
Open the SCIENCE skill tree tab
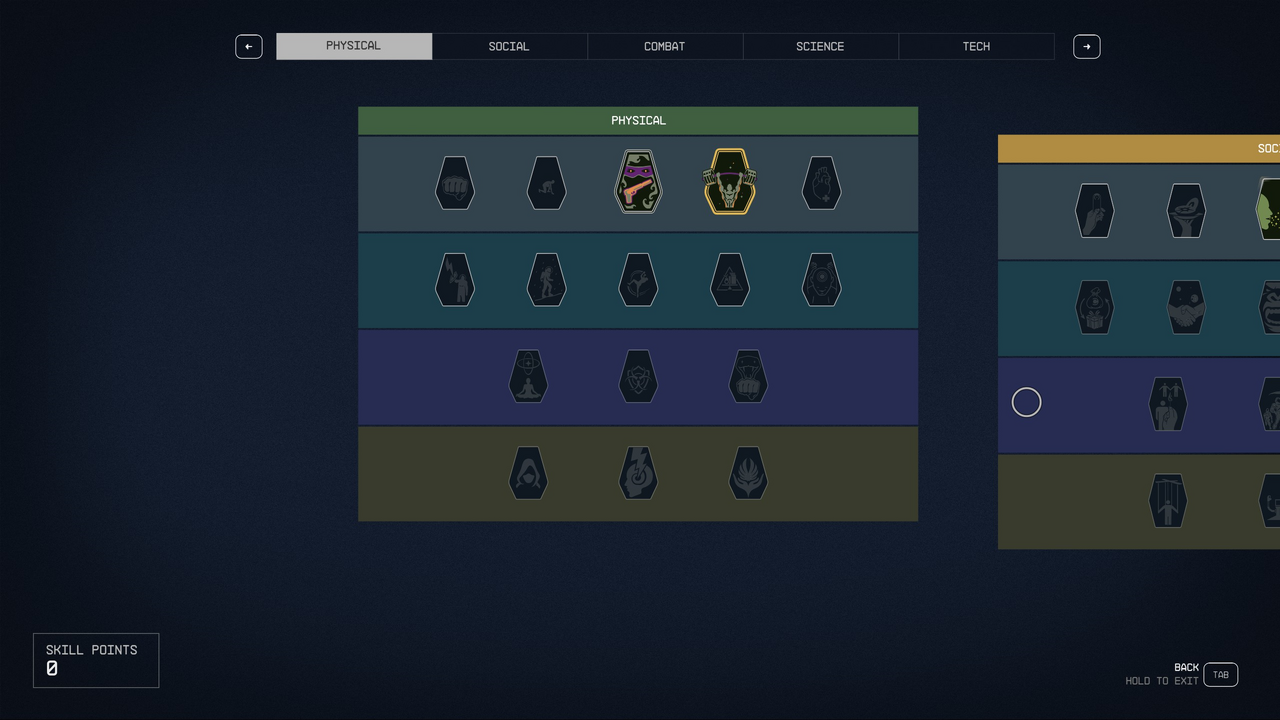(x=820, y=46)
